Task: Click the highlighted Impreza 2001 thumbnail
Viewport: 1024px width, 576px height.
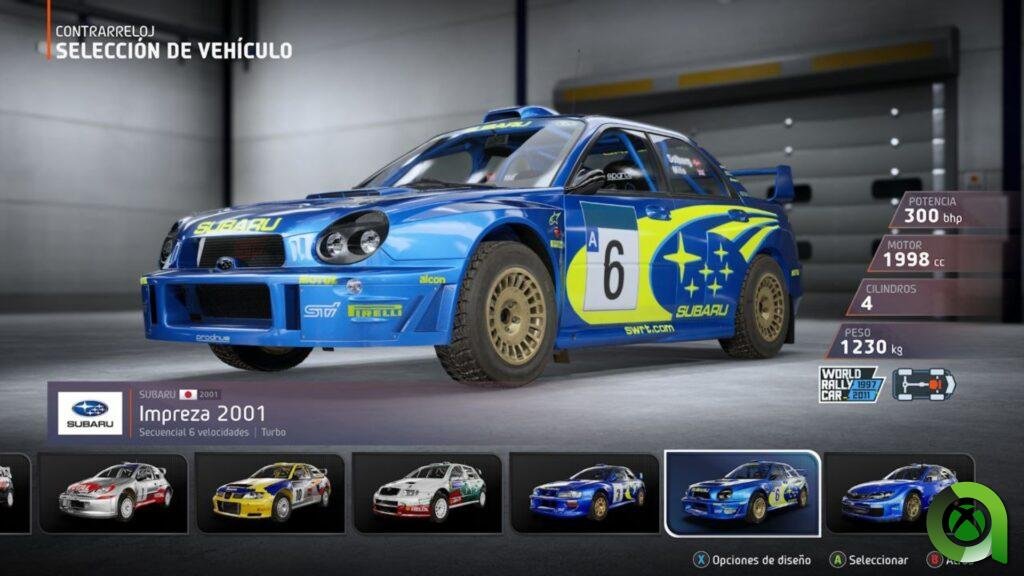Action: [x=742, y=492]
